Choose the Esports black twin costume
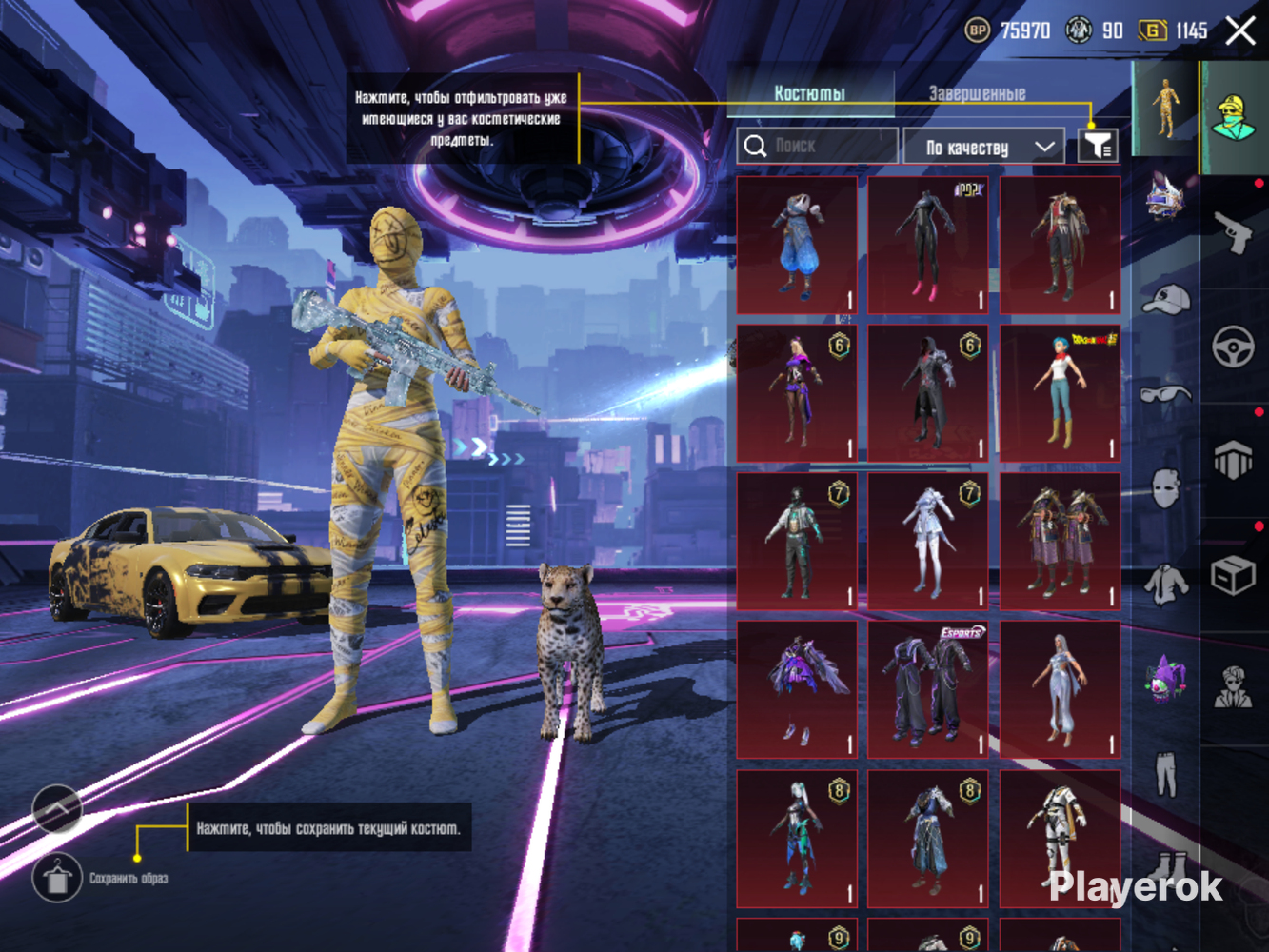The height and width of the screenshot is (952, 1269). coord(928,689)
